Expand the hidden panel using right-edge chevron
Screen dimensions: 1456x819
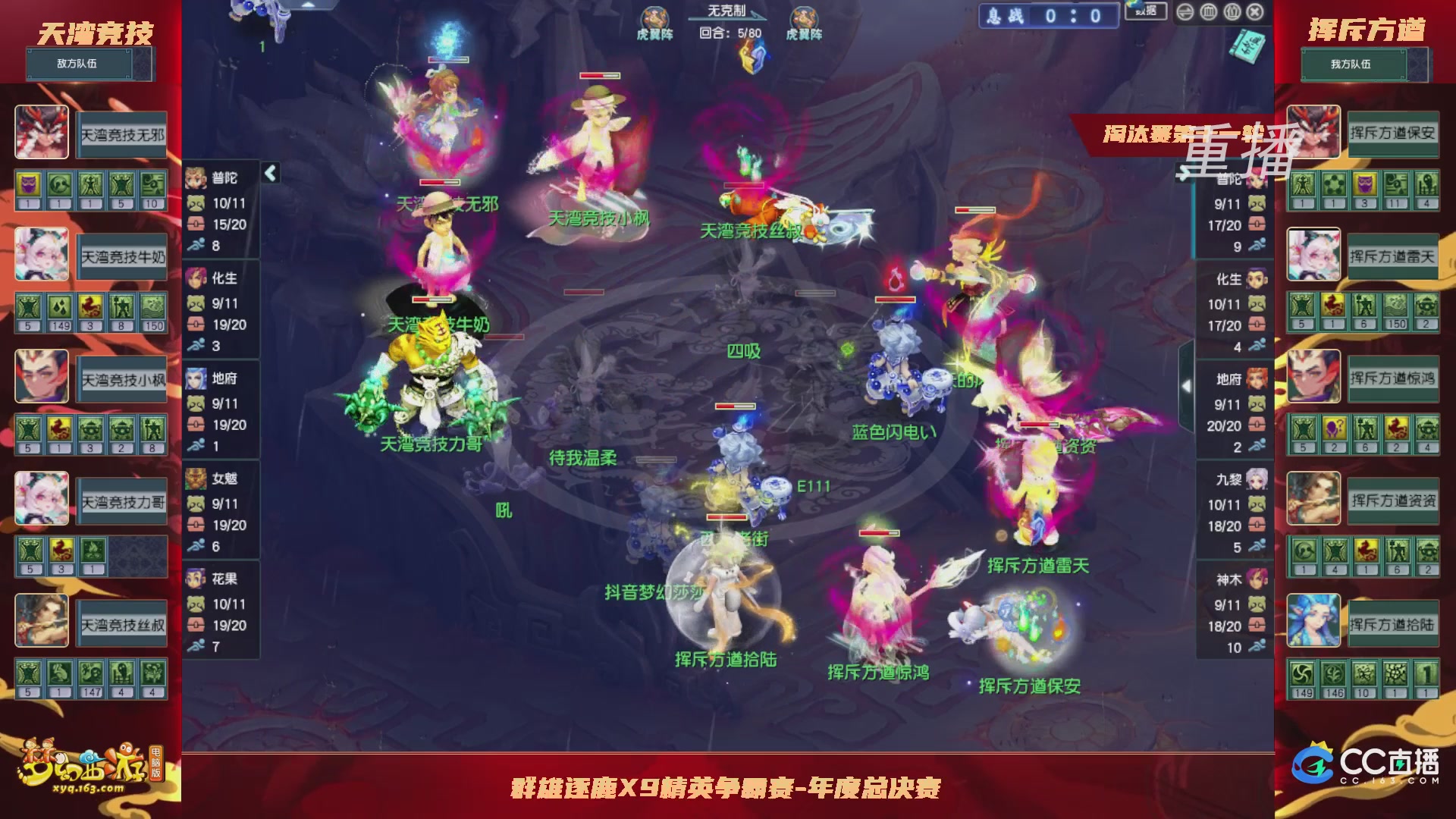(x=1187, y=385)
